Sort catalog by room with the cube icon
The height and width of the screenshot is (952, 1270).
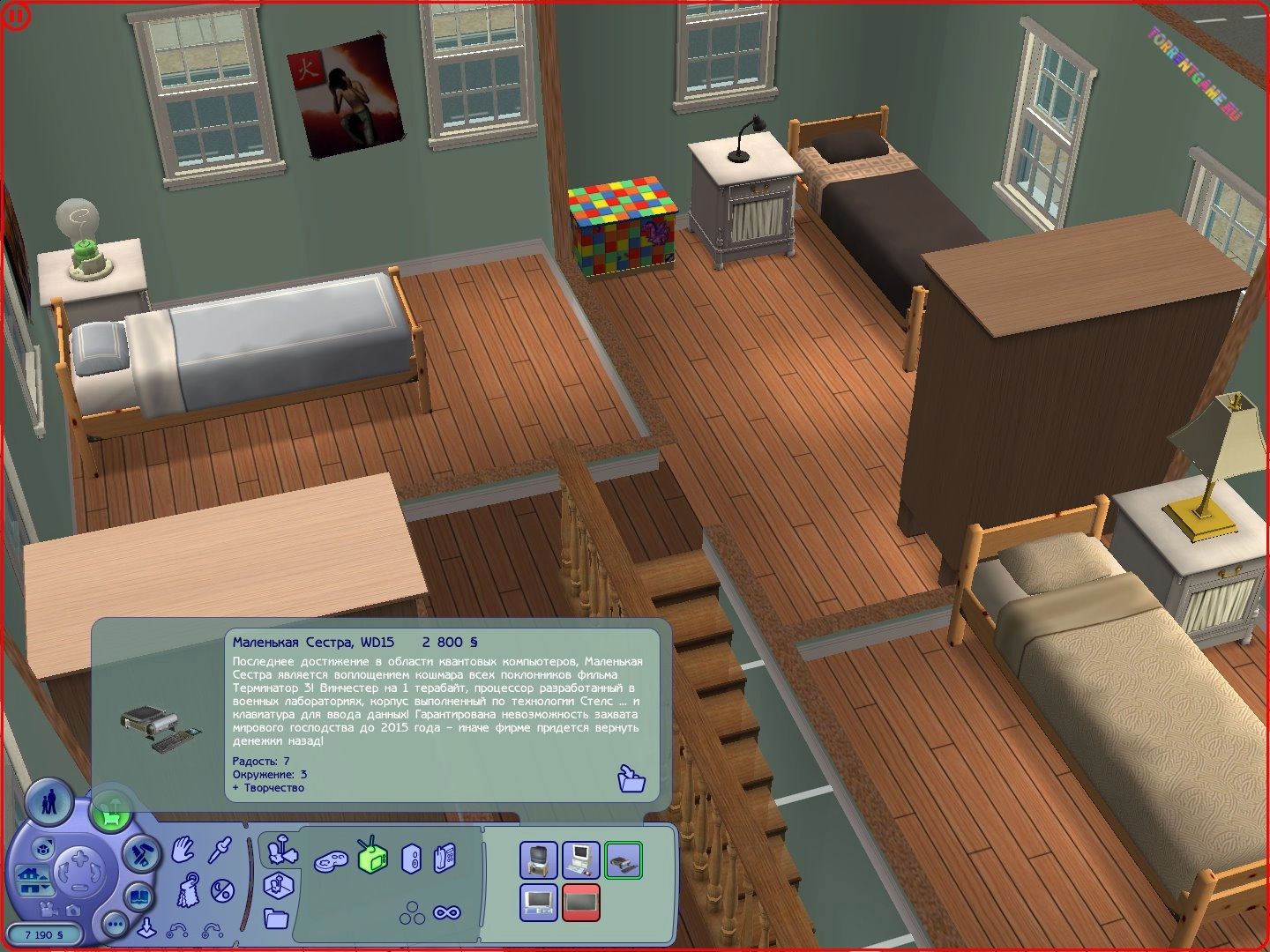[x=277, y=884]
